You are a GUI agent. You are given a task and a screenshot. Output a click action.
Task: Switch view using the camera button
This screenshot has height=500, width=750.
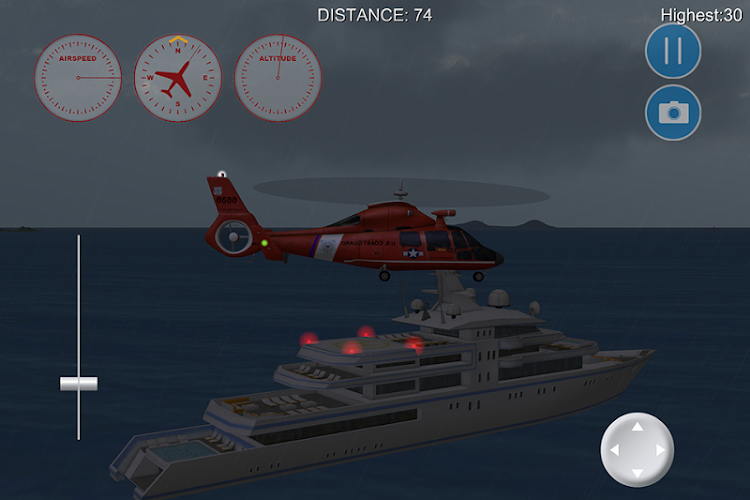[673, 112]
